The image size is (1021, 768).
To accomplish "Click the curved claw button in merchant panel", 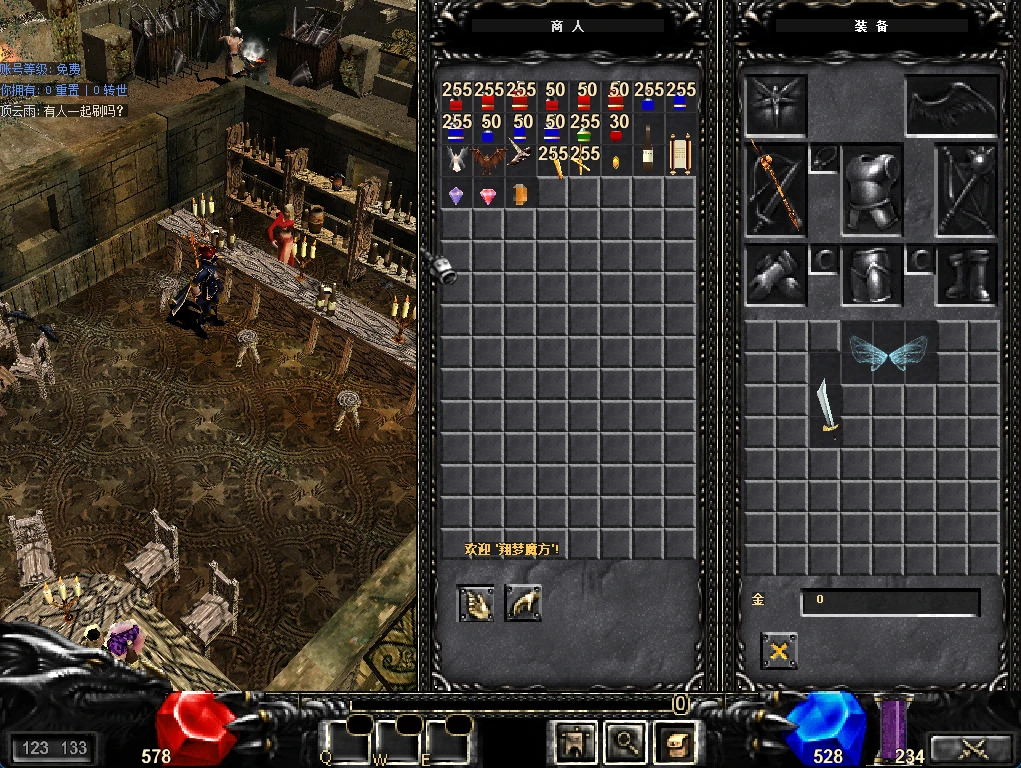I will pyautogui.click(x=523, y=603).
